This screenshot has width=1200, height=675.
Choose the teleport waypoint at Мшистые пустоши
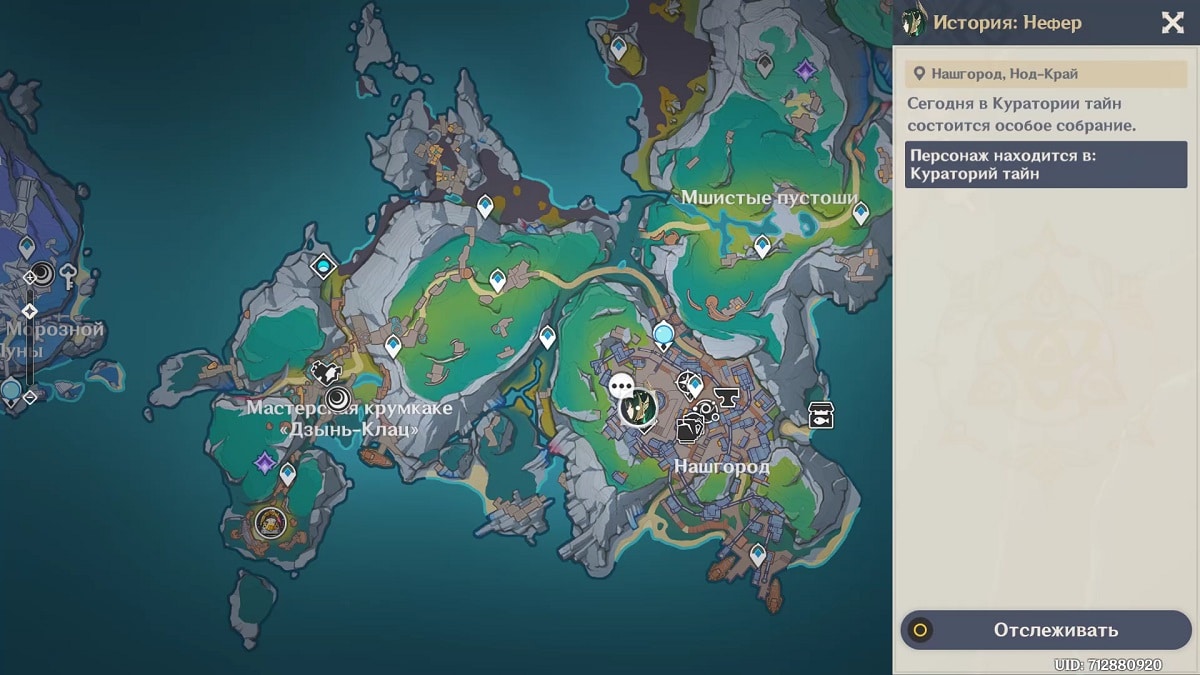coord(762,245)
